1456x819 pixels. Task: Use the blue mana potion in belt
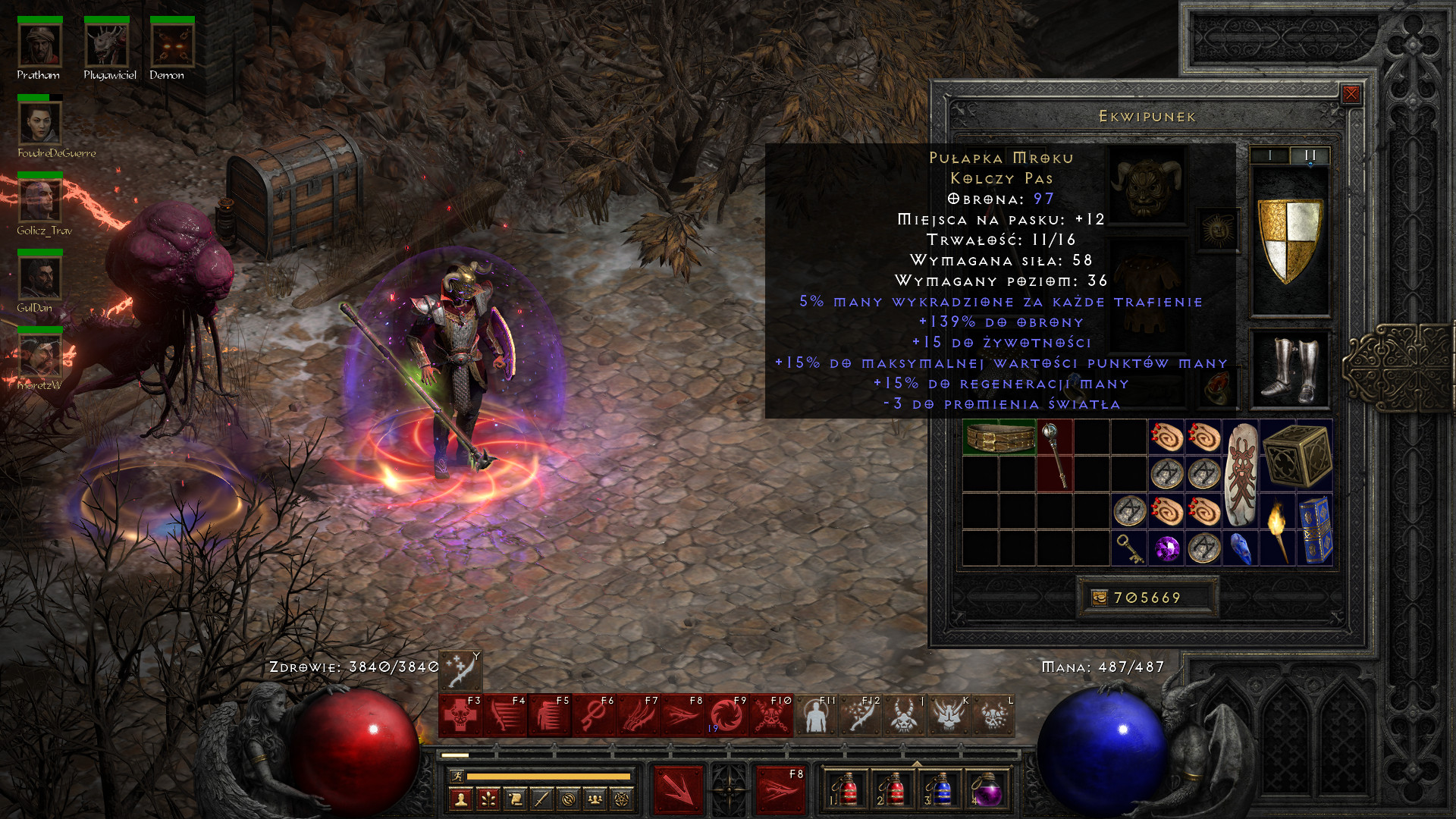(939, 789)
